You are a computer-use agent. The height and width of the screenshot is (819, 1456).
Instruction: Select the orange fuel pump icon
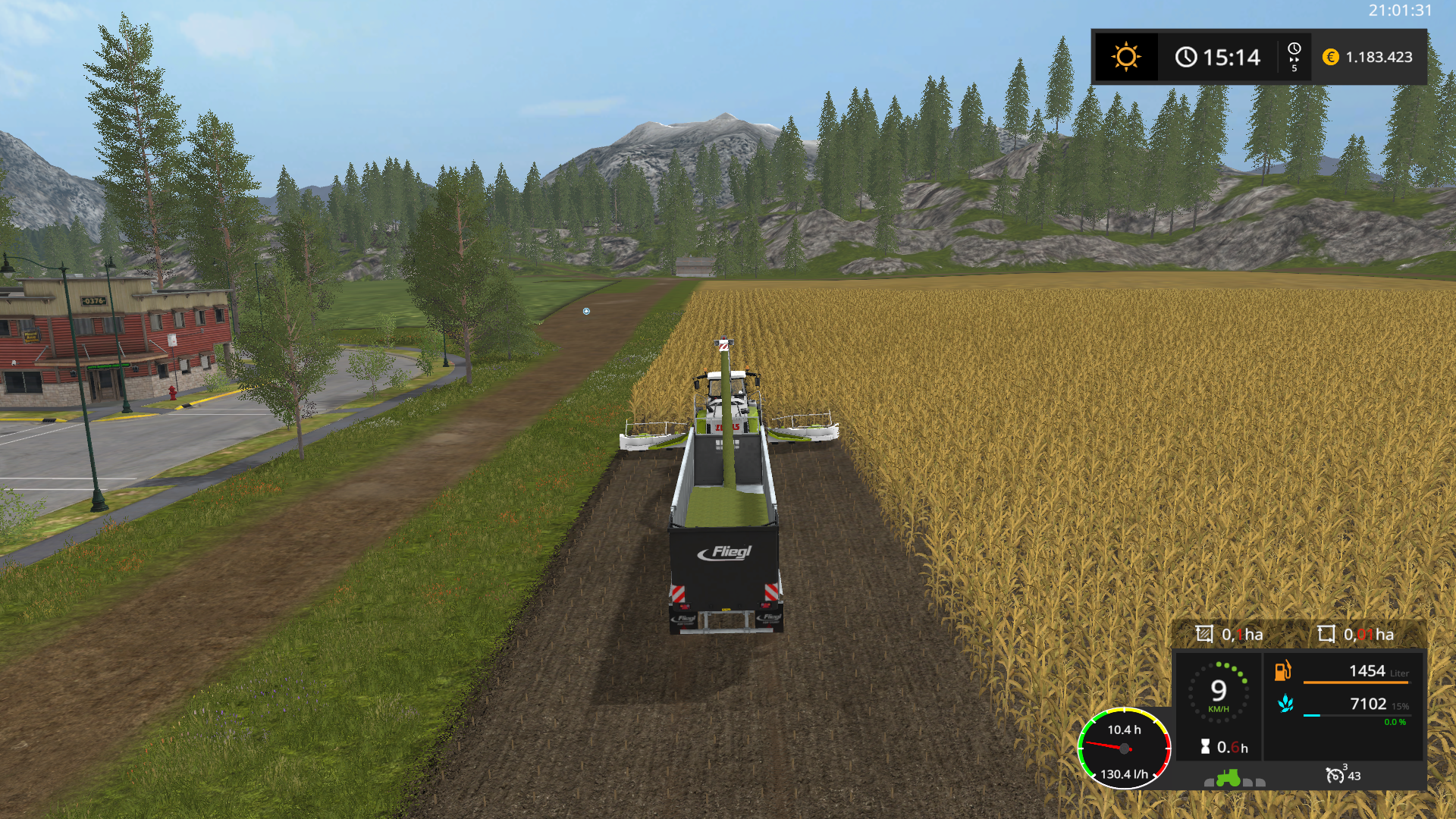pos(1282,671)
